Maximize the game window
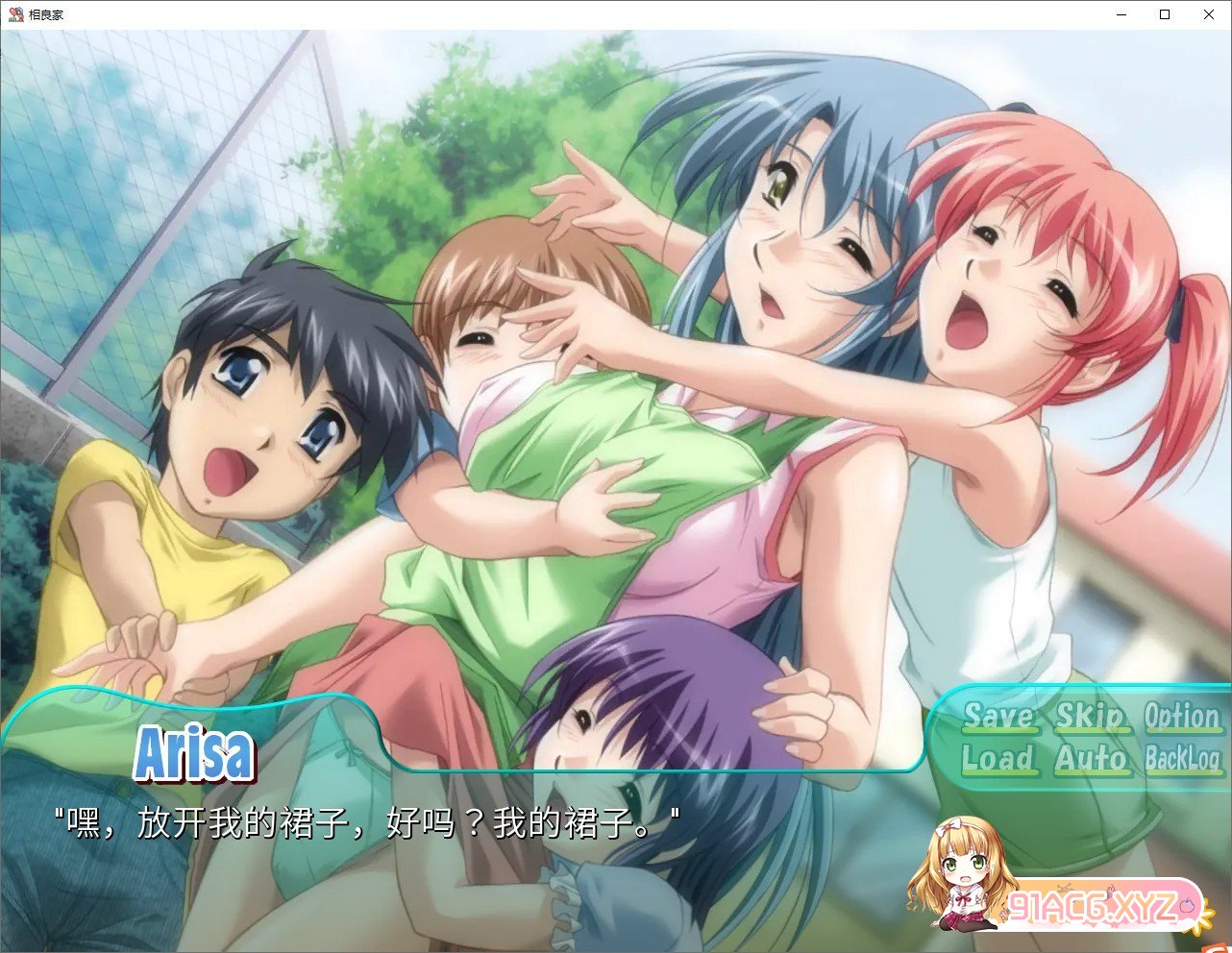Screen dimensions: 1232x953 (x=1165, y=14)
